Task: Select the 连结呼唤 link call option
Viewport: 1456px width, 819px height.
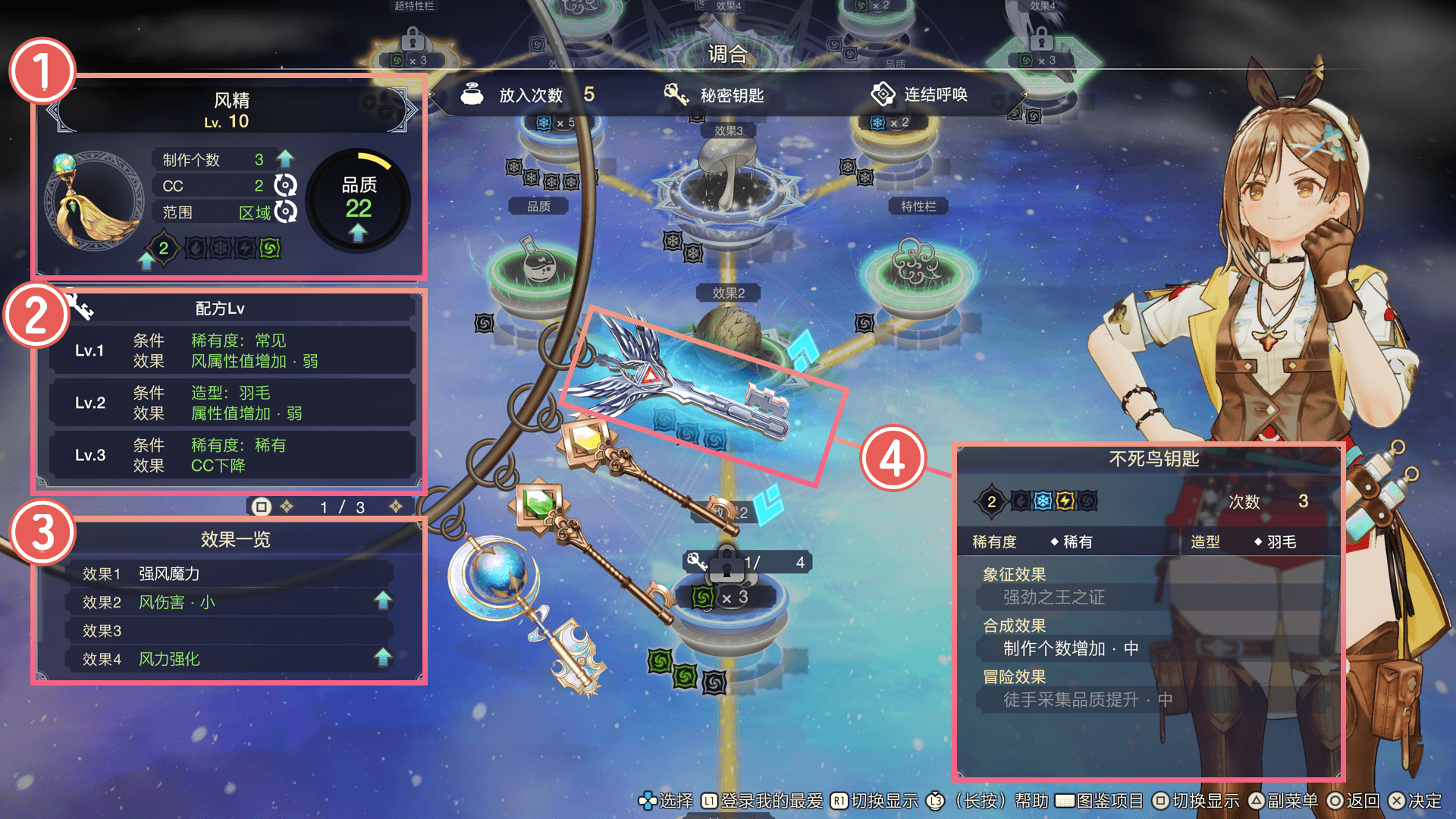Action: [x=920, y=95]
